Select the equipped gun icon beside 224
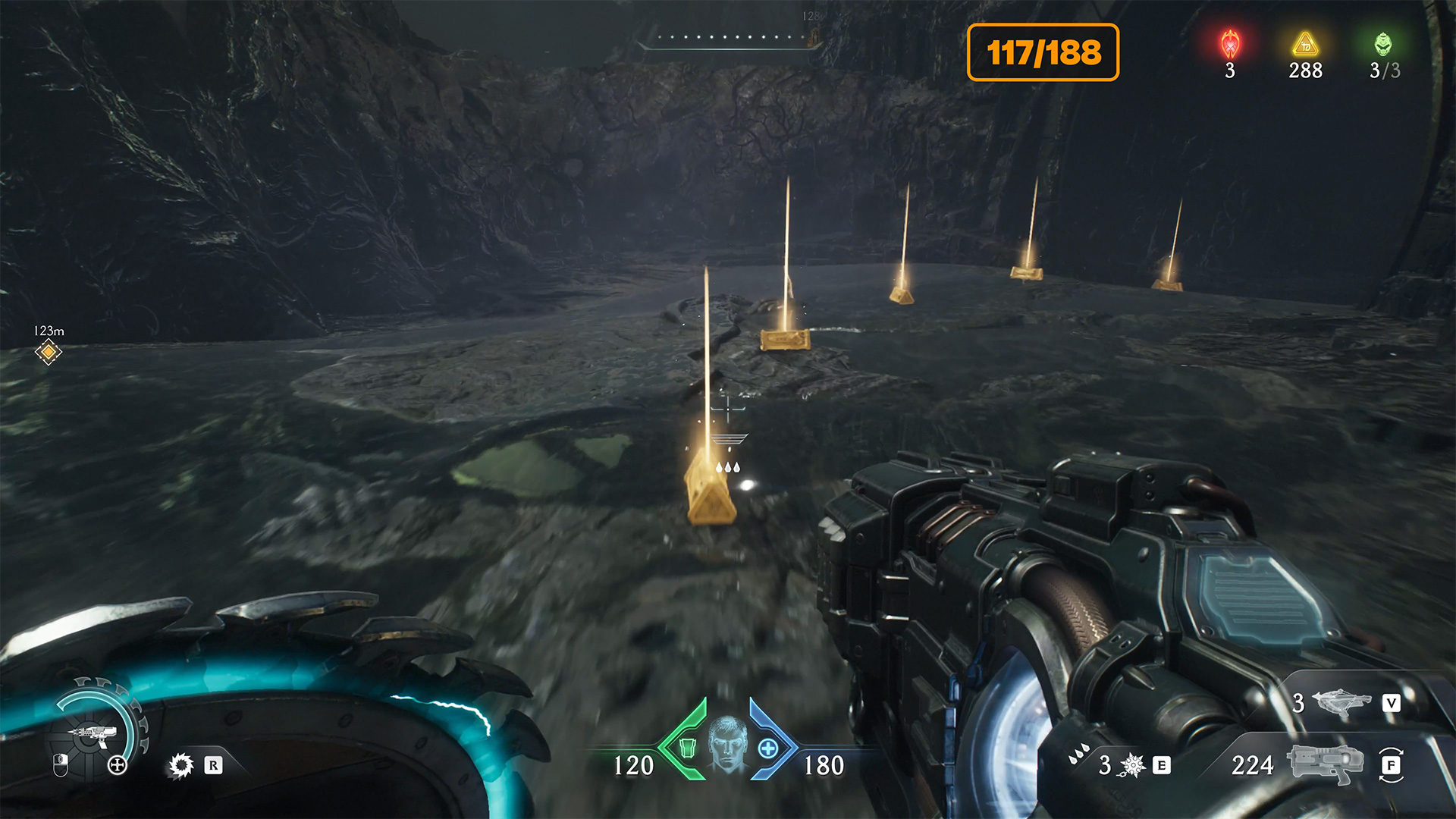Screen dimensions: 1456x819 [x=1326, y=764]
